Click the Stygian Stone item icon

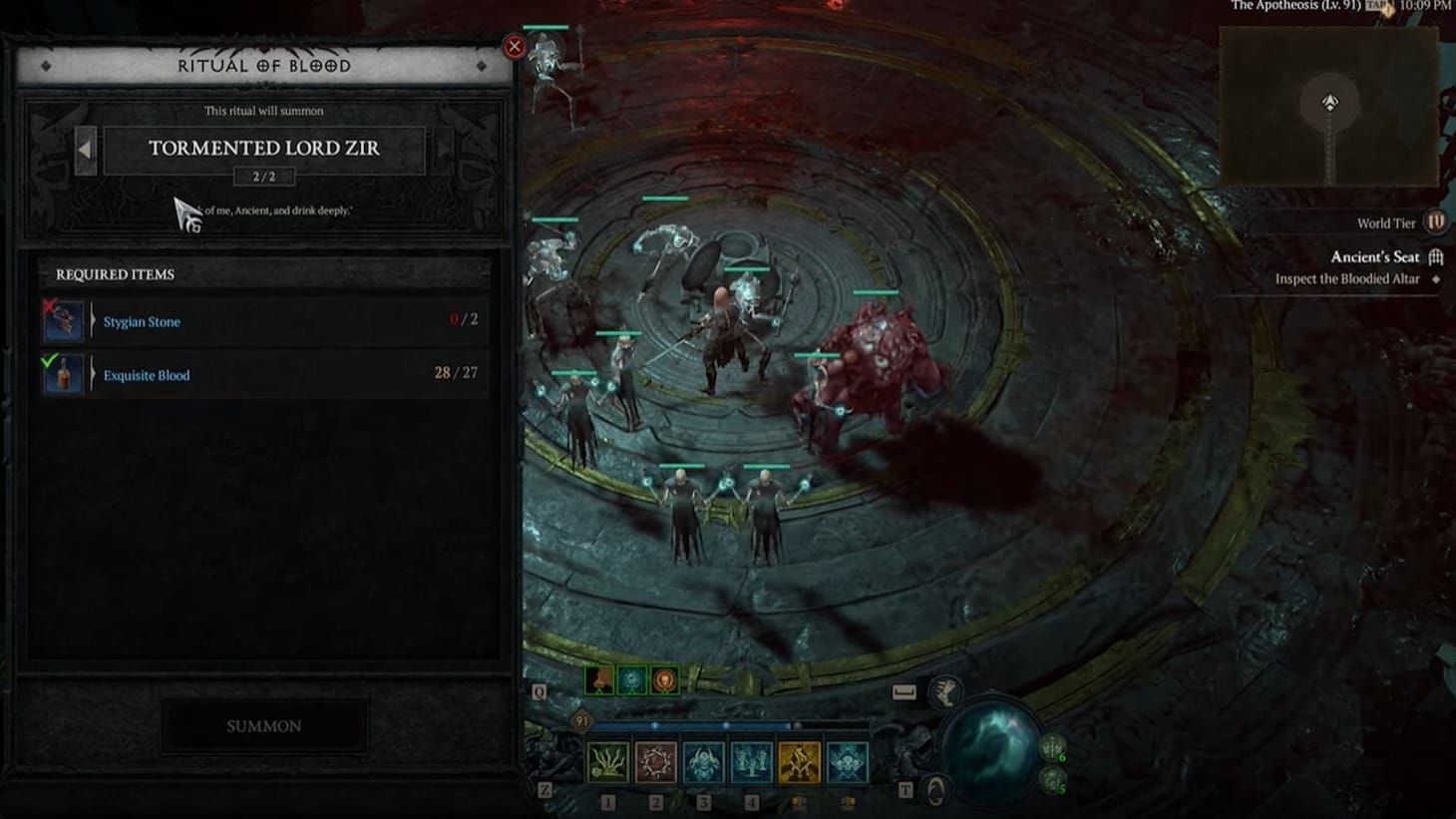[64, 321]
